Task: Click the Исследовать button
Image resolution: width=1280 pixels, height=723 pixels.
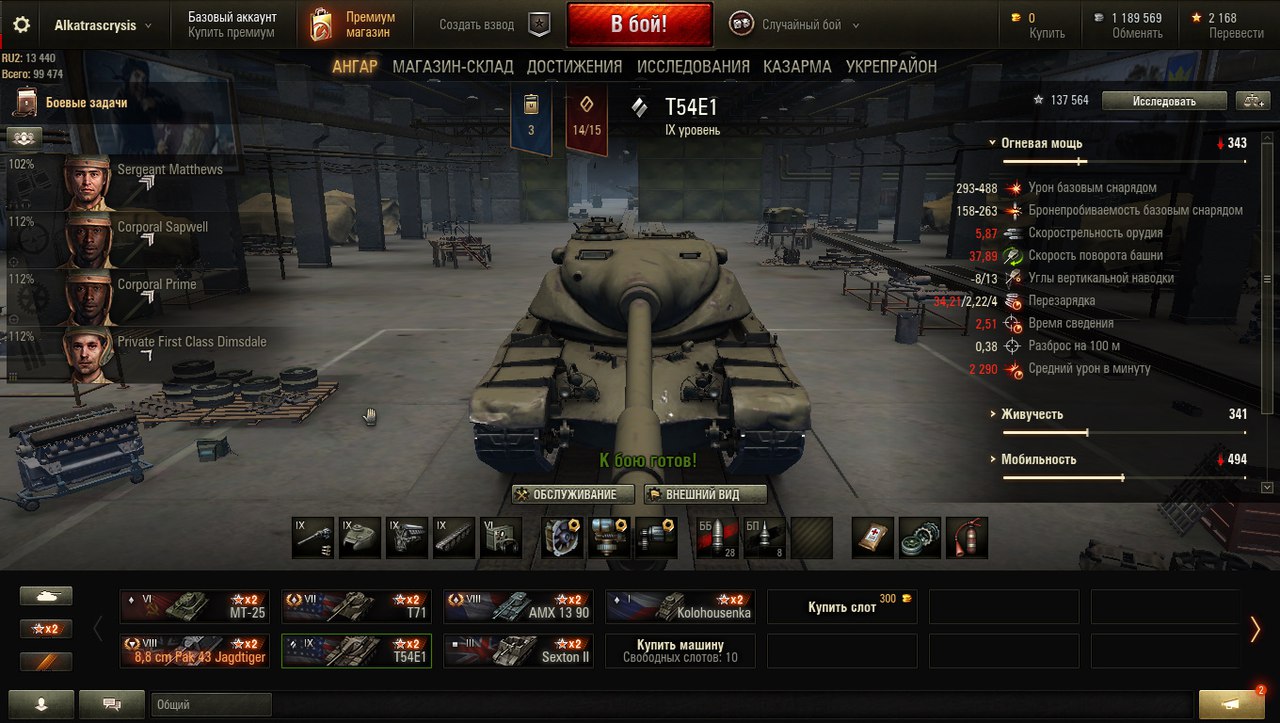Action: pos(1164,101)
